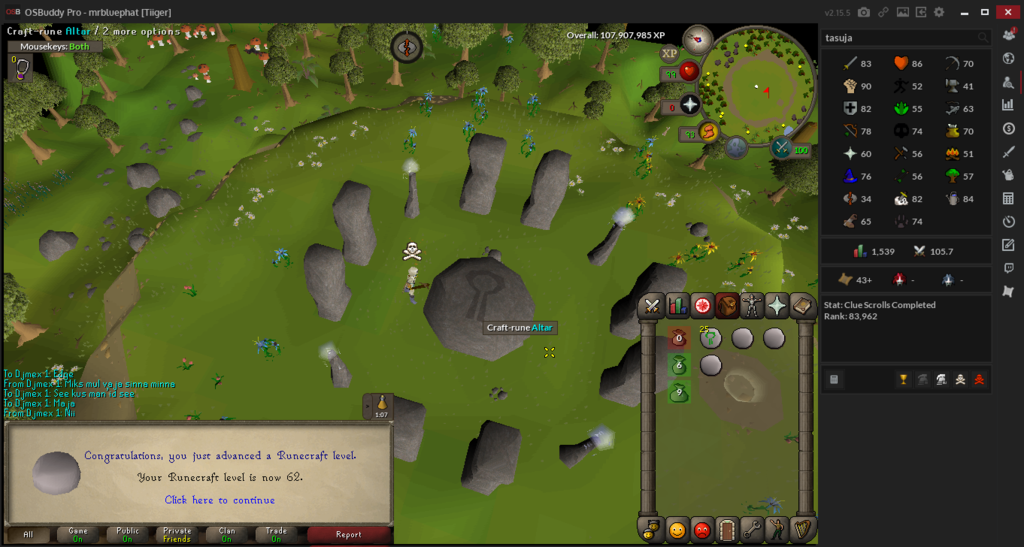Toggle the XP tracker button near minimap
The width and height of the screenshot is (1024, 547).
click(x=669, y=53)
